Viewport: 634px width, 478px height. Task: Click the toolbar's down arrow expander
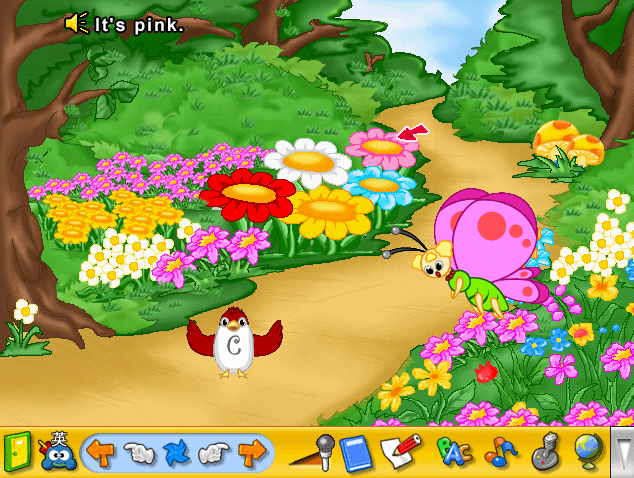click(622, 453)
